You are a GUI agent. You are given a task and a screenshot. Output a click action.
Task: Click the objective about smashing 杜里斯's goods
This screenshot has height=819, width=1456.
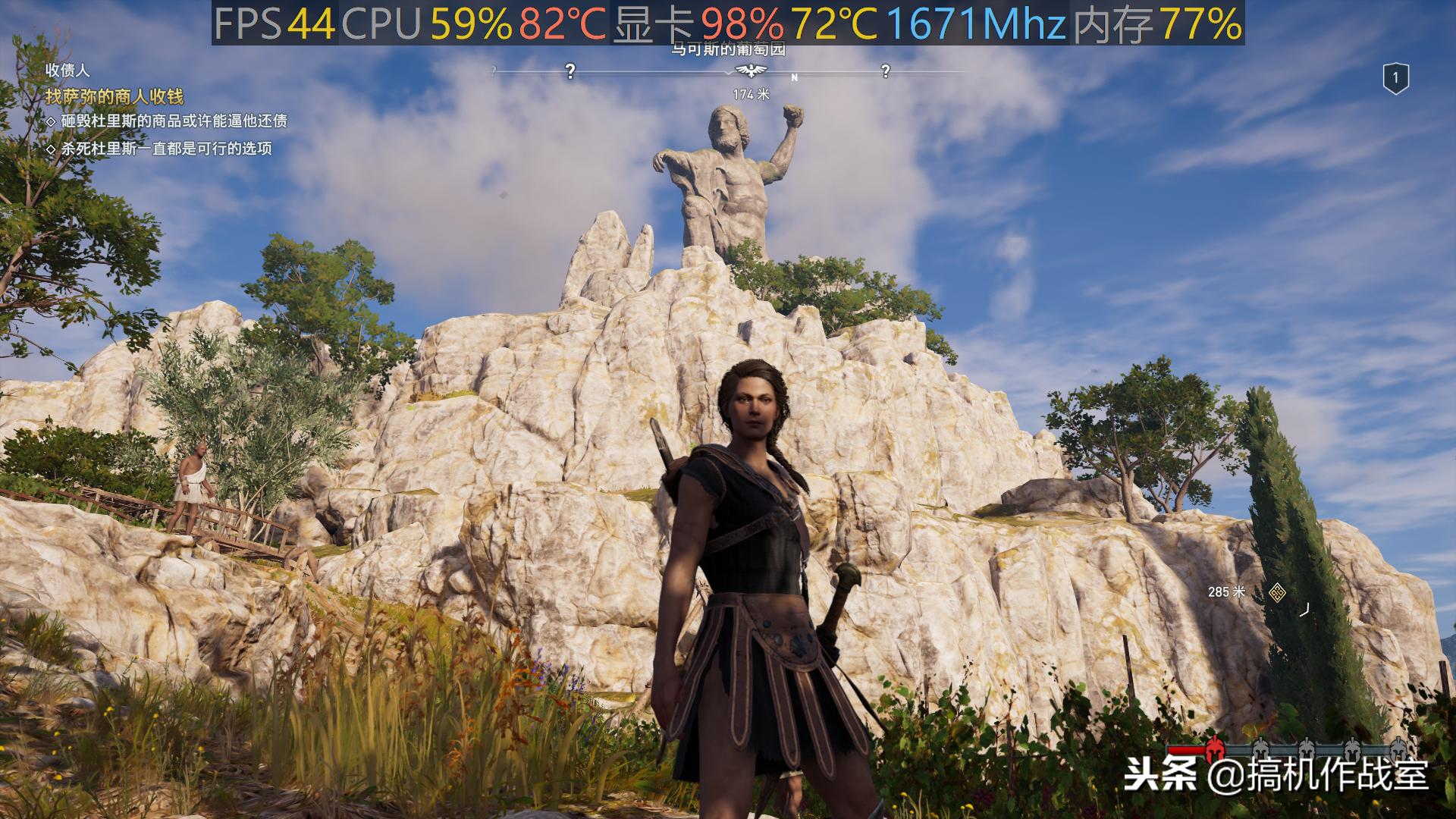click(174, 121)
